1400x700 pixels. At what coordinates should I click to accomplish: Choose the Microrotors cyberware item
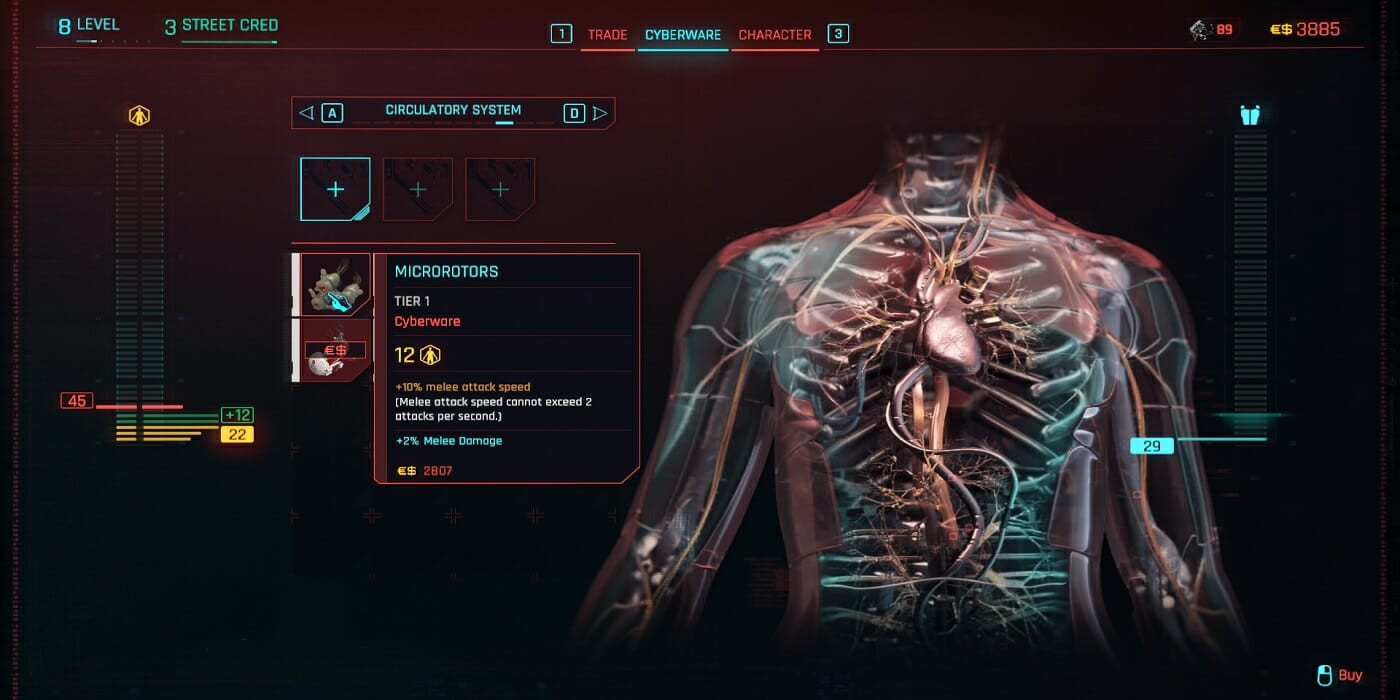coord(335,285)
